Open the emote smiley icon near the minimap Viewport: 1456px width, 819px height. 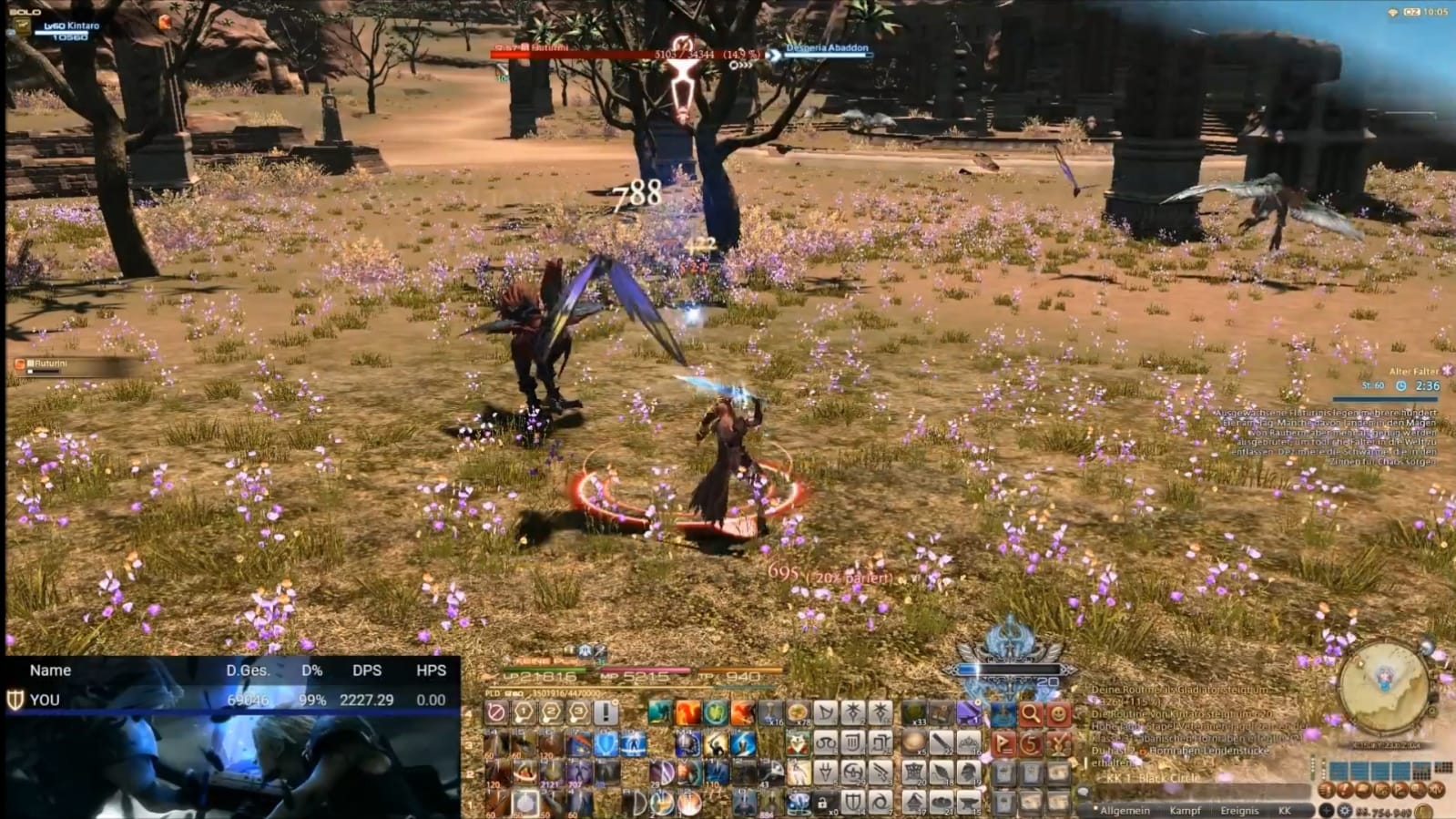pos(1056,713)
